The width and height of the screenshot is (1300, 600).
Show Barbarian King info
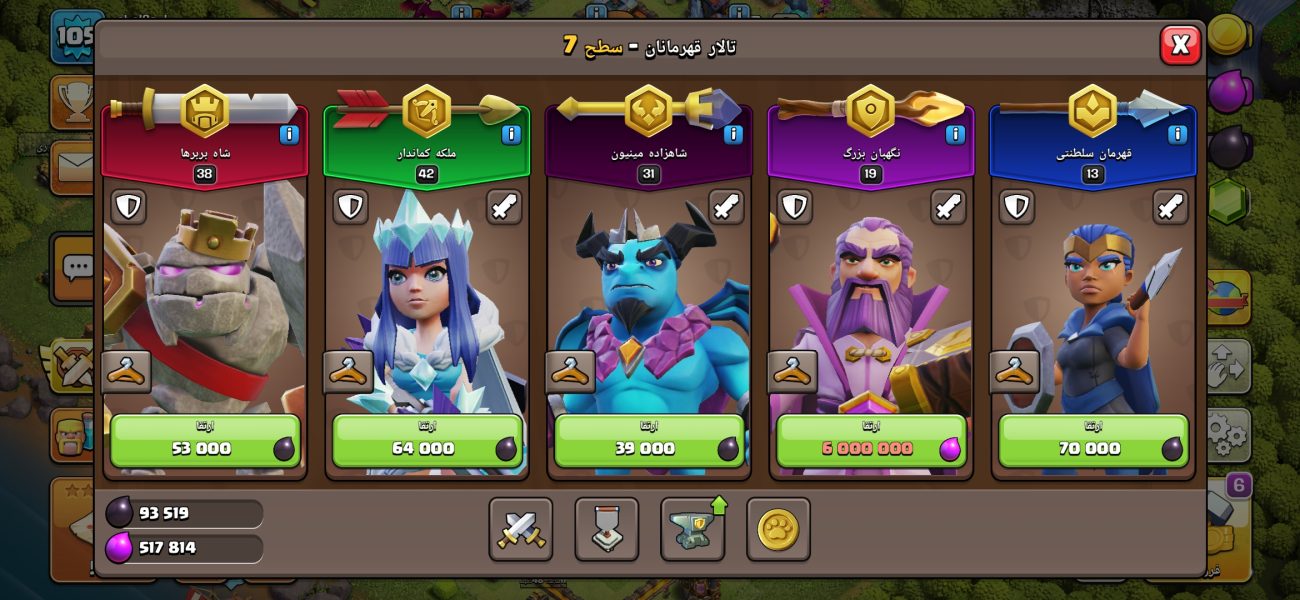(x=289, y=134)
